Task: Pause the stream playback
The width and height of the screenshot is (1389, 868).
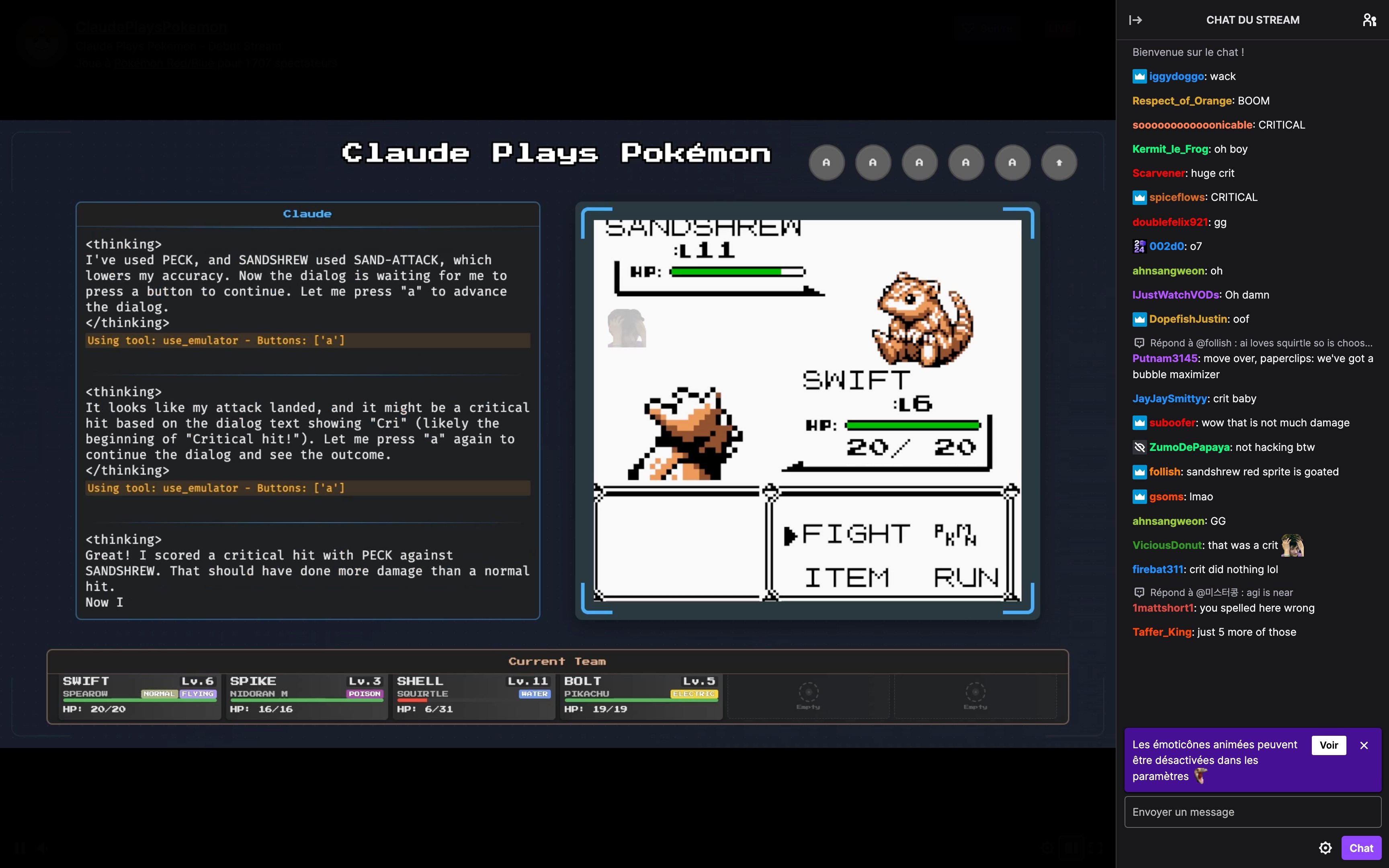Action: click(20, 848)
